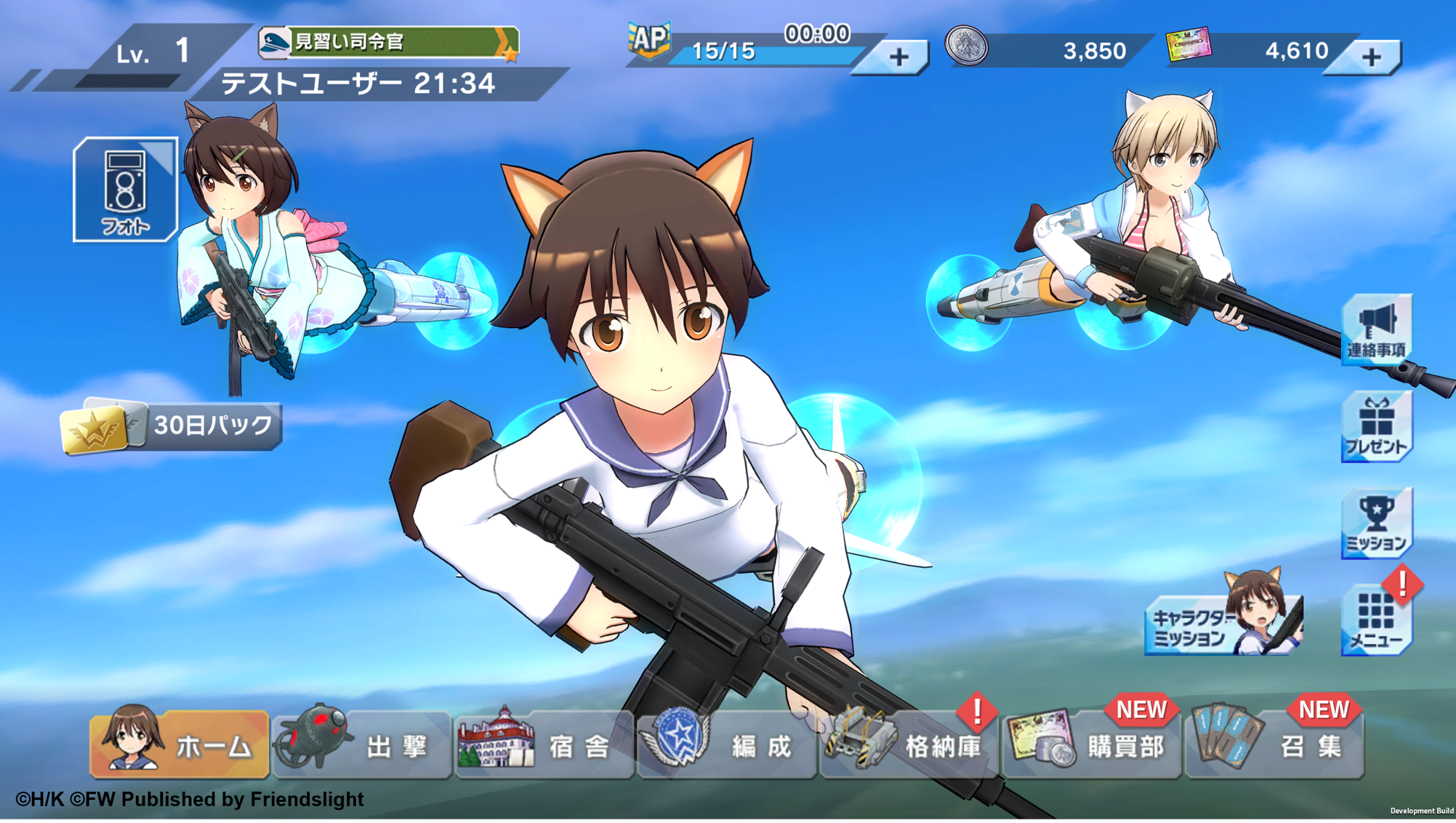Select the 30日パック offer banner
Viewport: 1456px width, 823px height.
(172, 427)
